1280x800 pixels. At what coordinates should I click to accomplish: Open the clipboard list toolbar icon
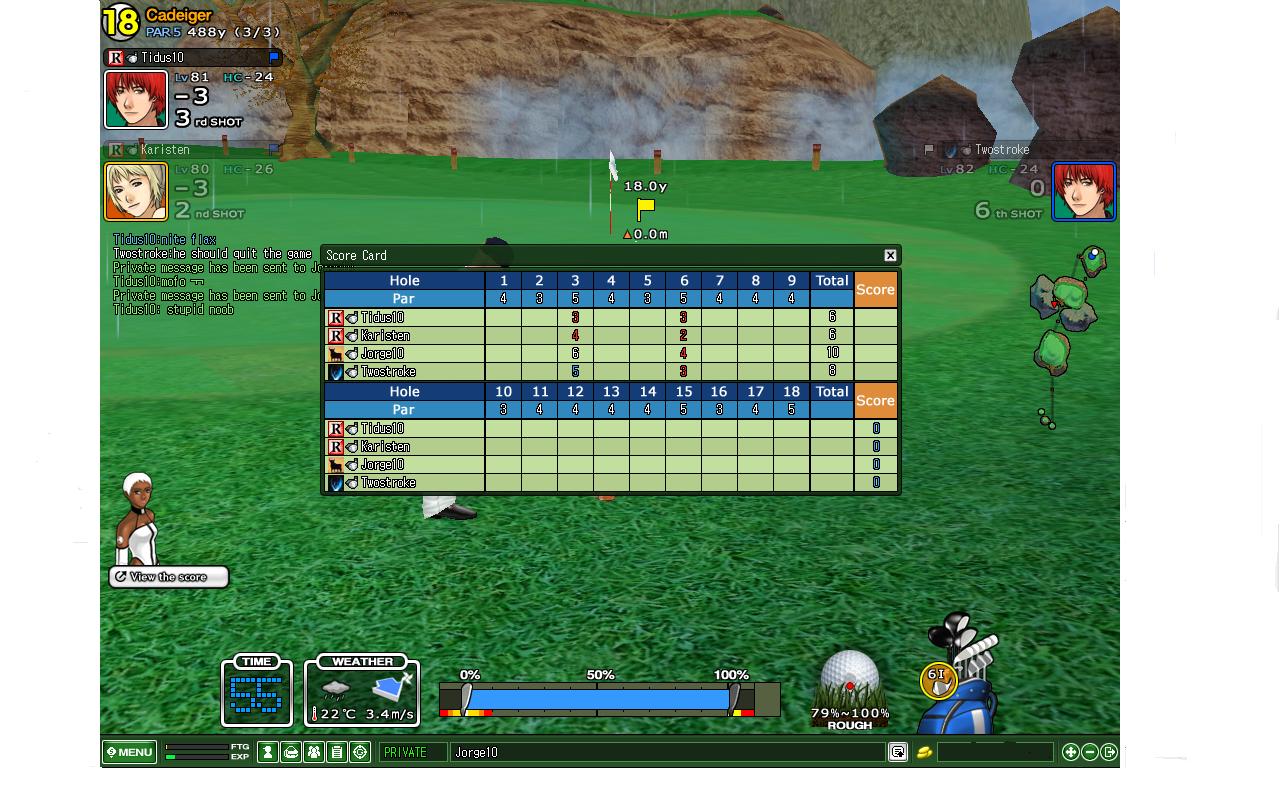click(x=337, y=752)
